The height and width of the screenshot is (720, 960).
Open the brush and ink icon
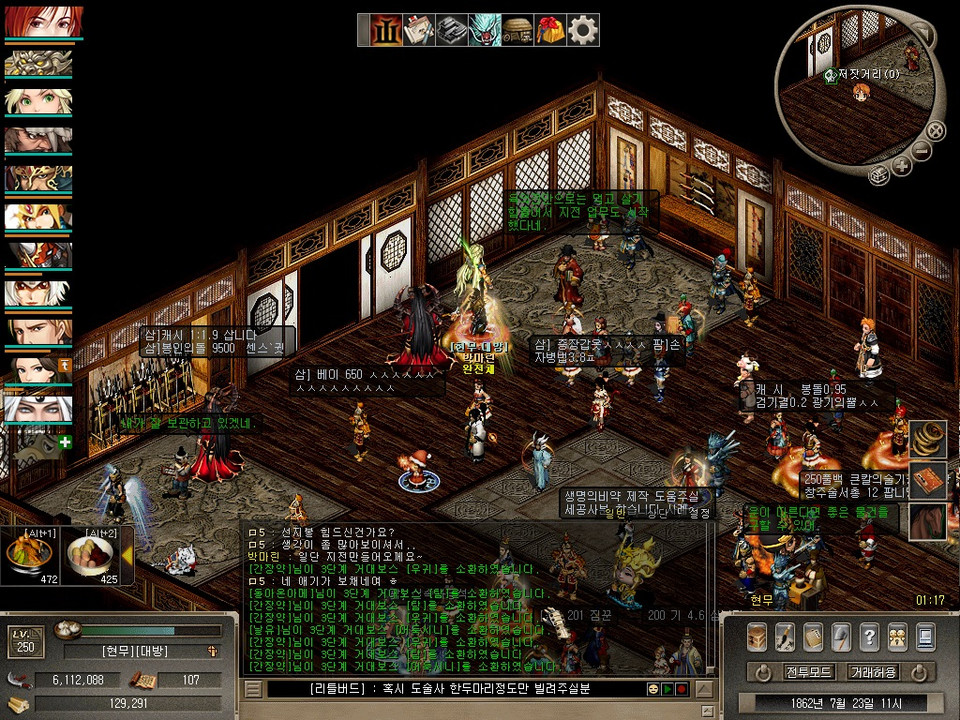coord(785,636)
